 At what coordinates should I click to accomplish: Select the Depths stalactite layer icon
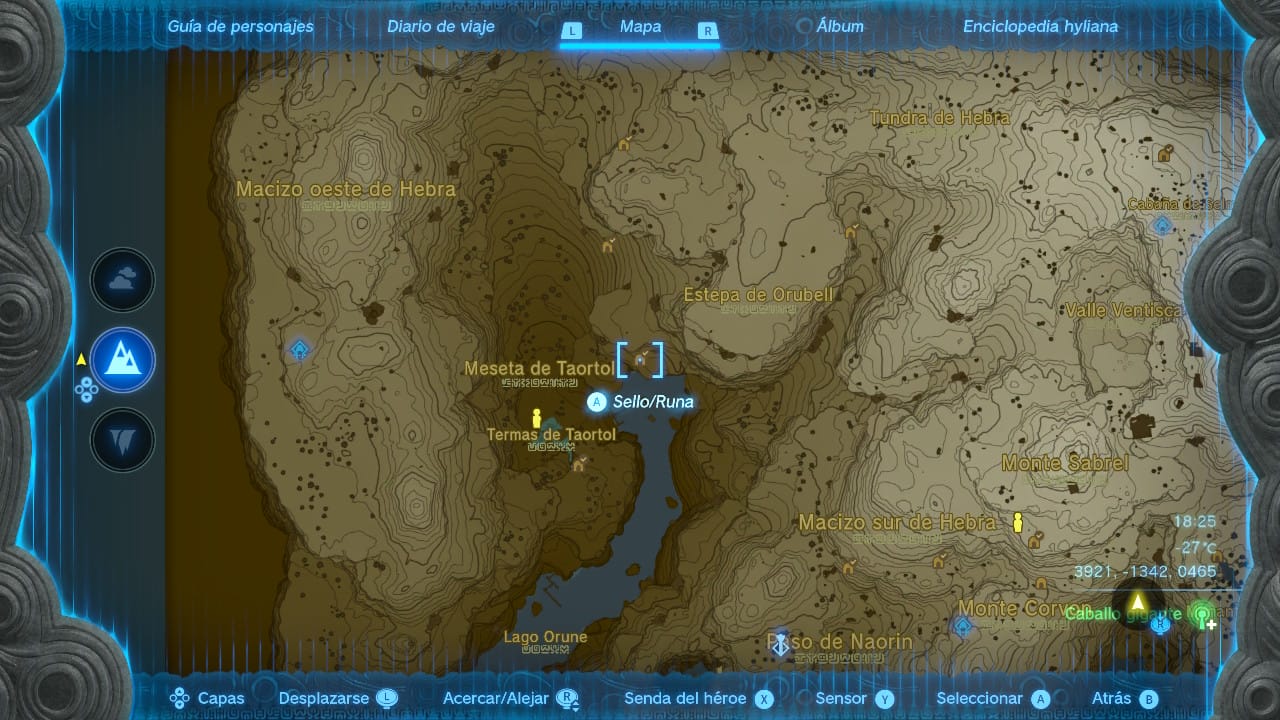(122, 438)
